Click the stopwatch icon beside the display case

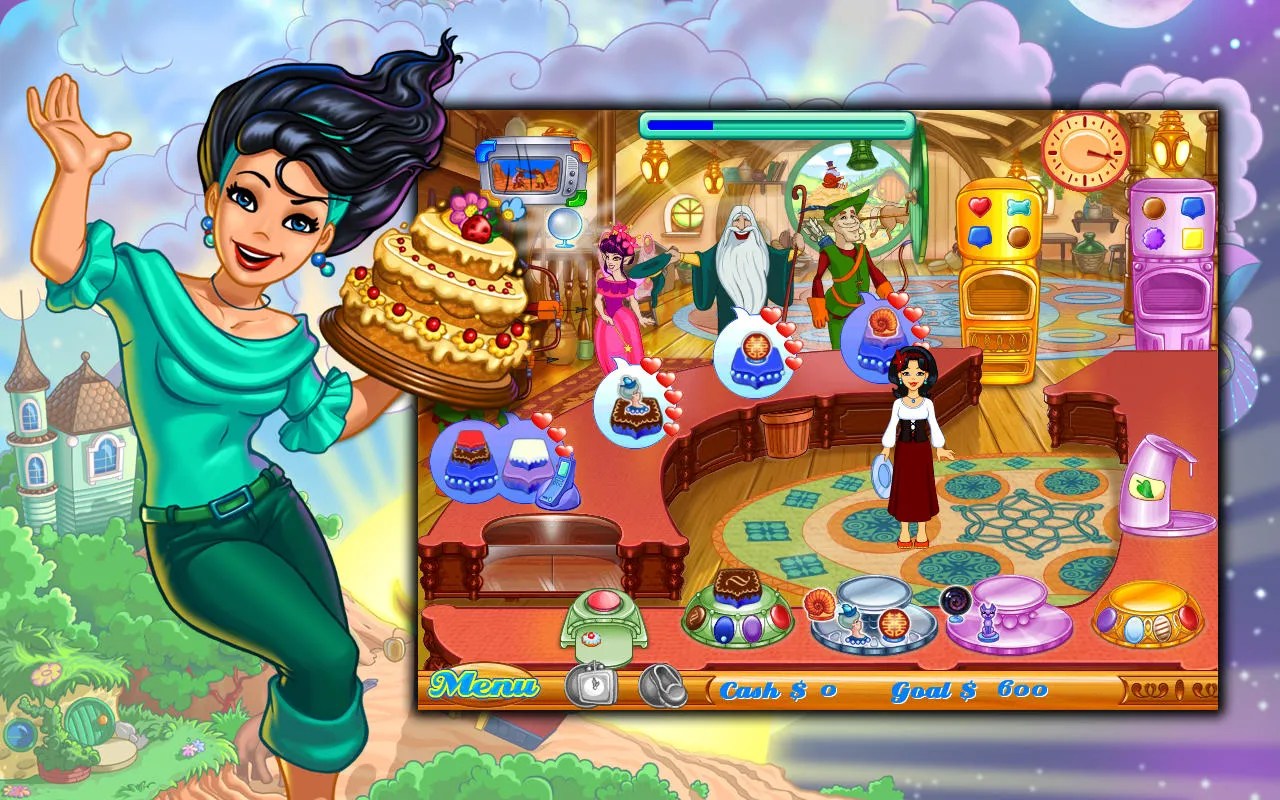tap(590, 685)
